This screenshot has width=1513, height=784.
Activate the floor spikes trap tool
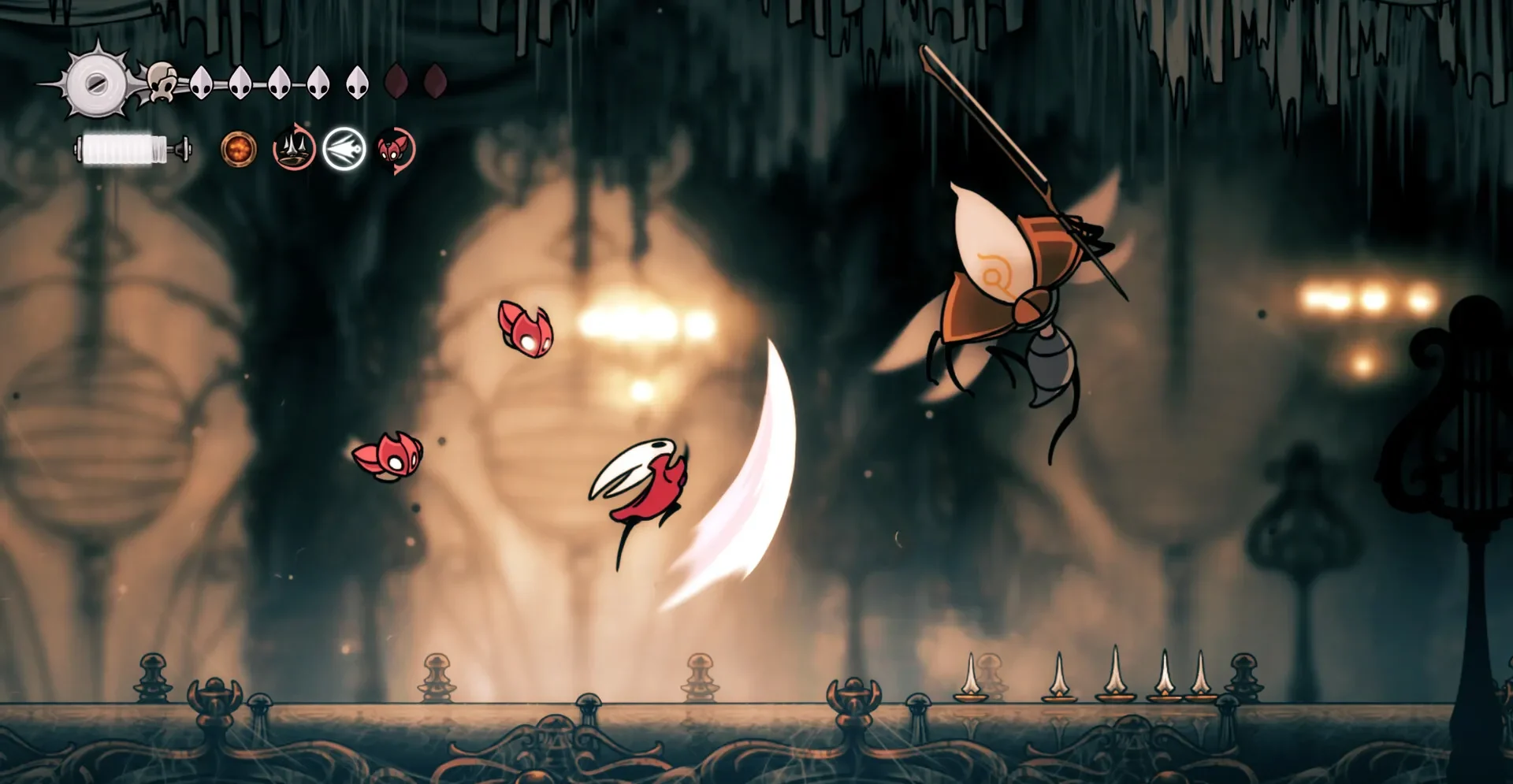click(294, 149)
